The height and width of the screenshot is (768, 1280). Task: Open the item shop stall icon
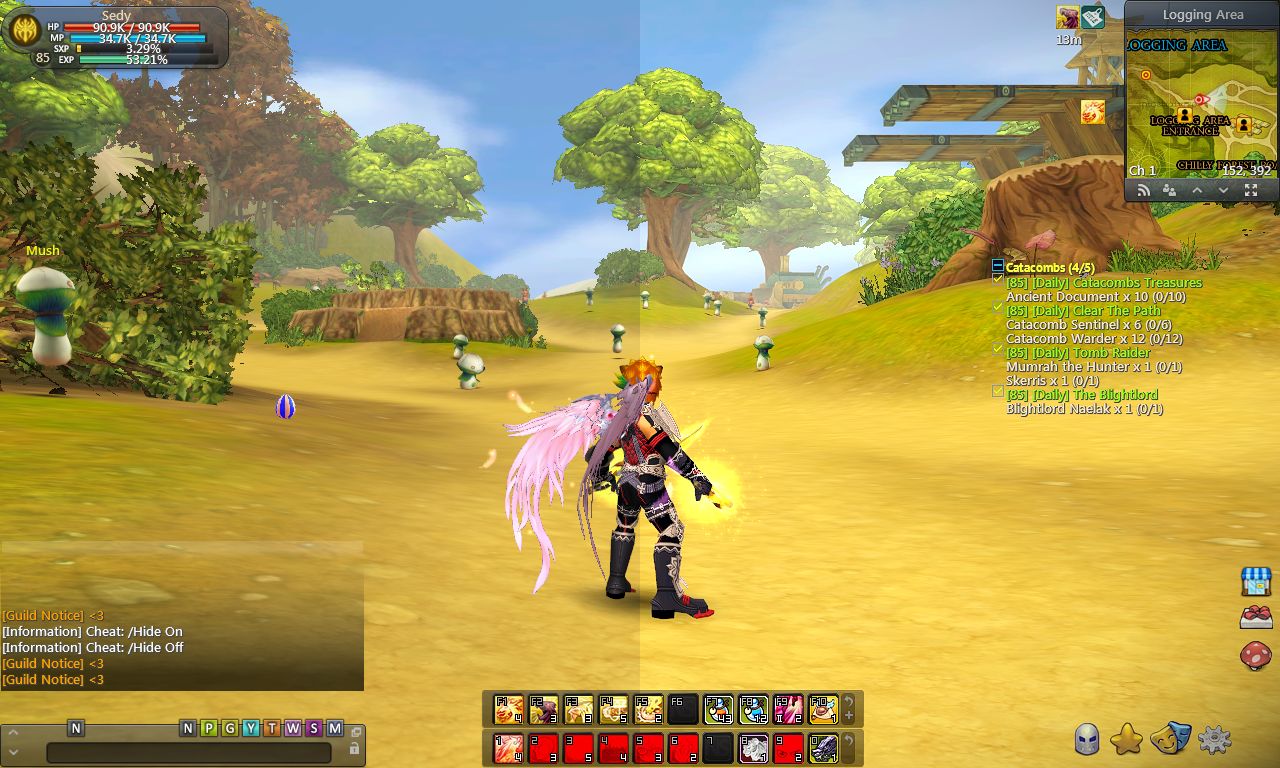1255,581
